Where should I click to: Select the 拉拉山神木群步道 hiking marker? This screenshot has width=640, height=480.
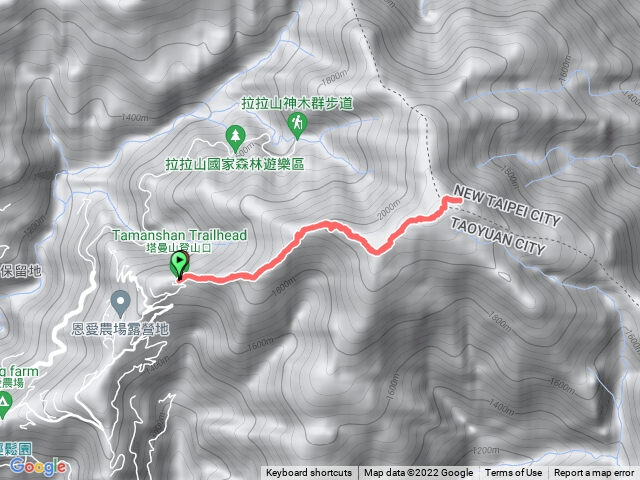(x=296, y=124)
